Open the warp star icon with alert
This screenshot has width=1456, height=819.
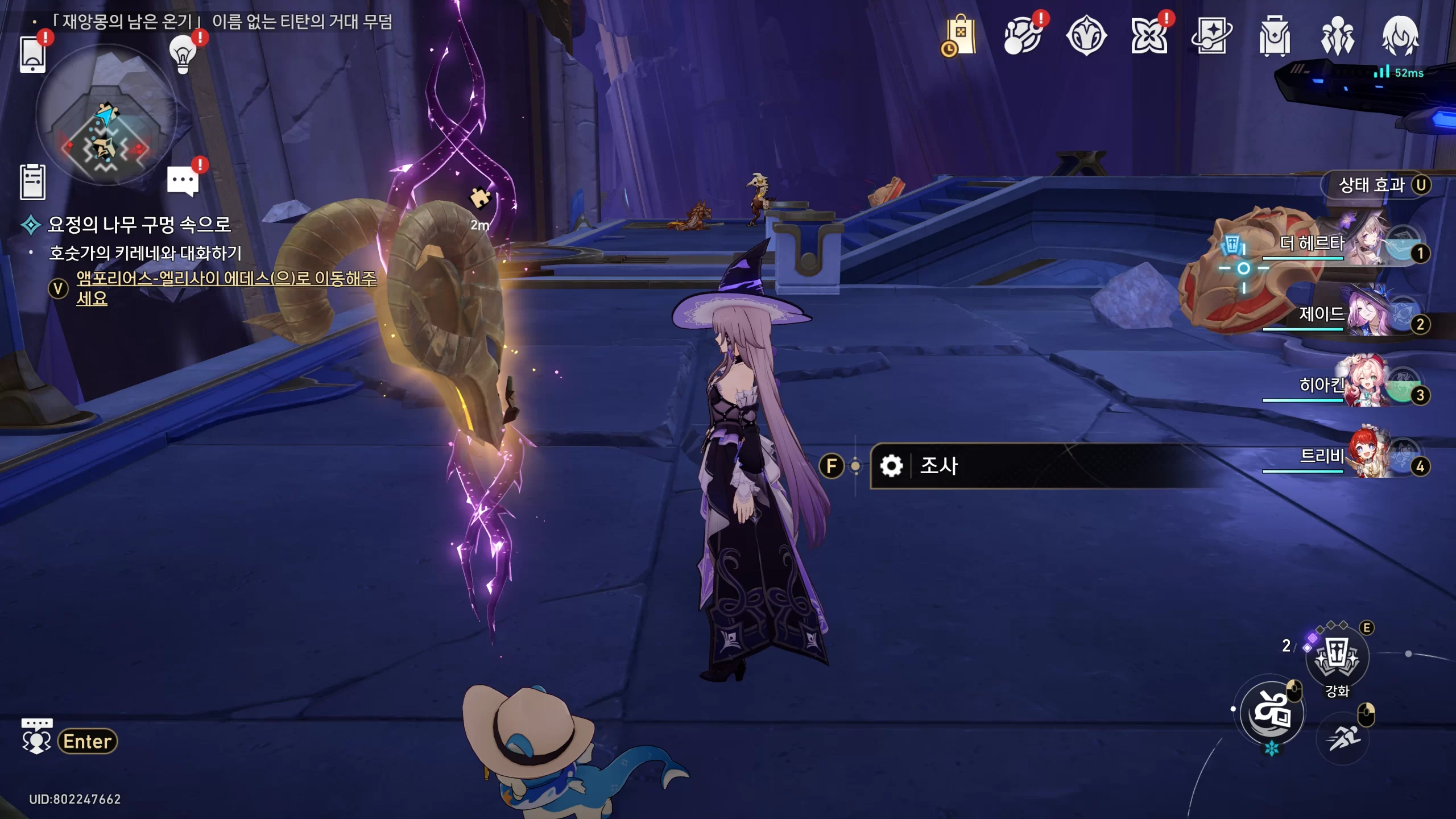(1149, 36)
